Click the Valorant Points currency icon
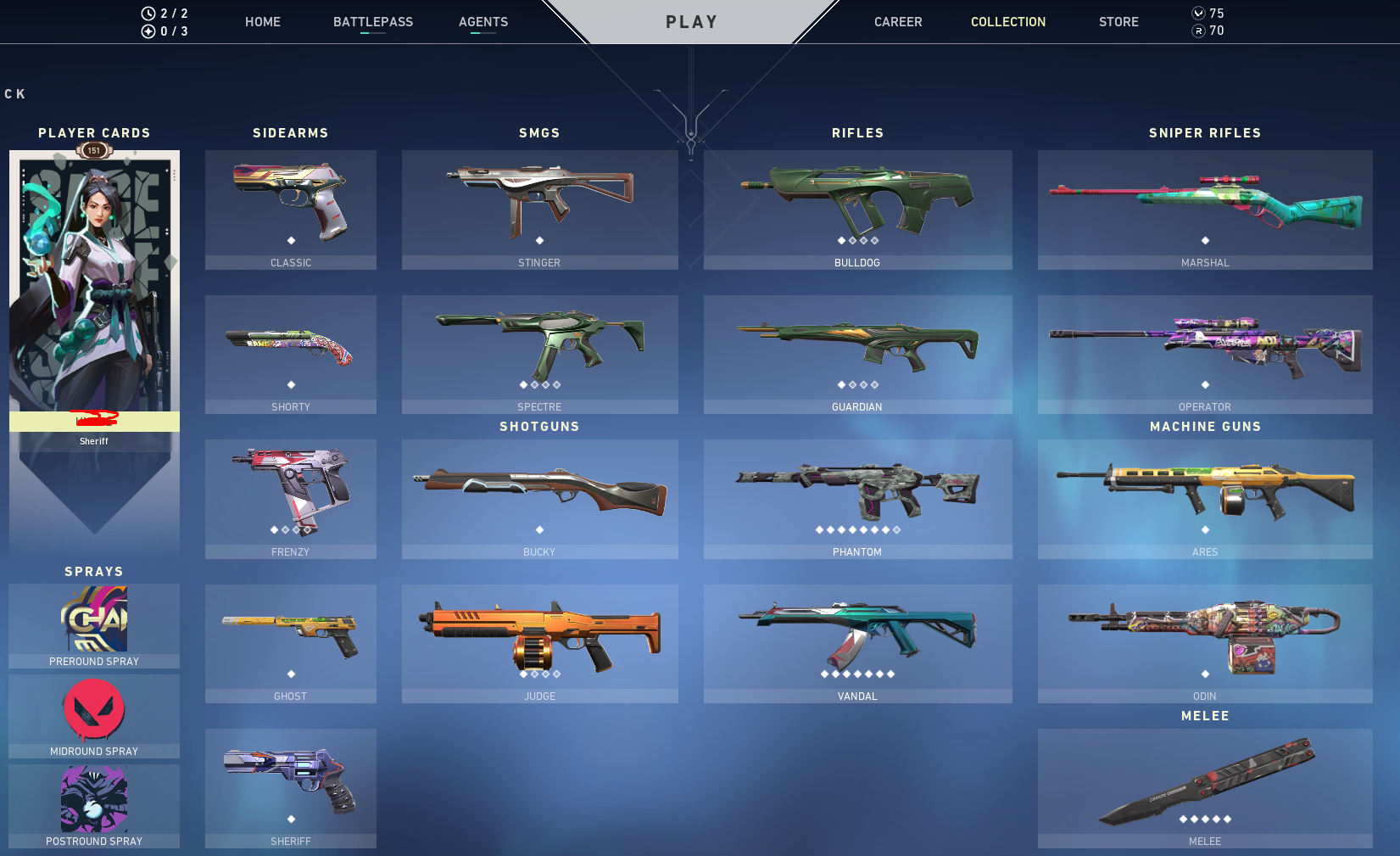 (1197, 13)
